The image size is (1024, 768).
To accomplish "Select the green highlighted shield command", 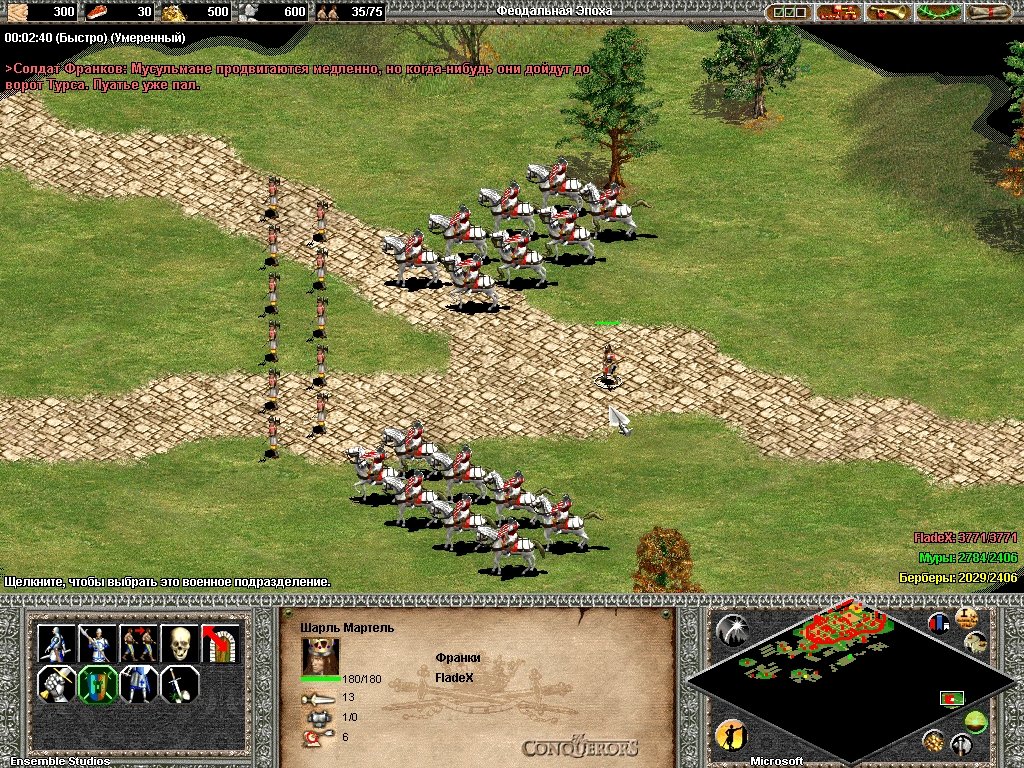I will 97,685.
